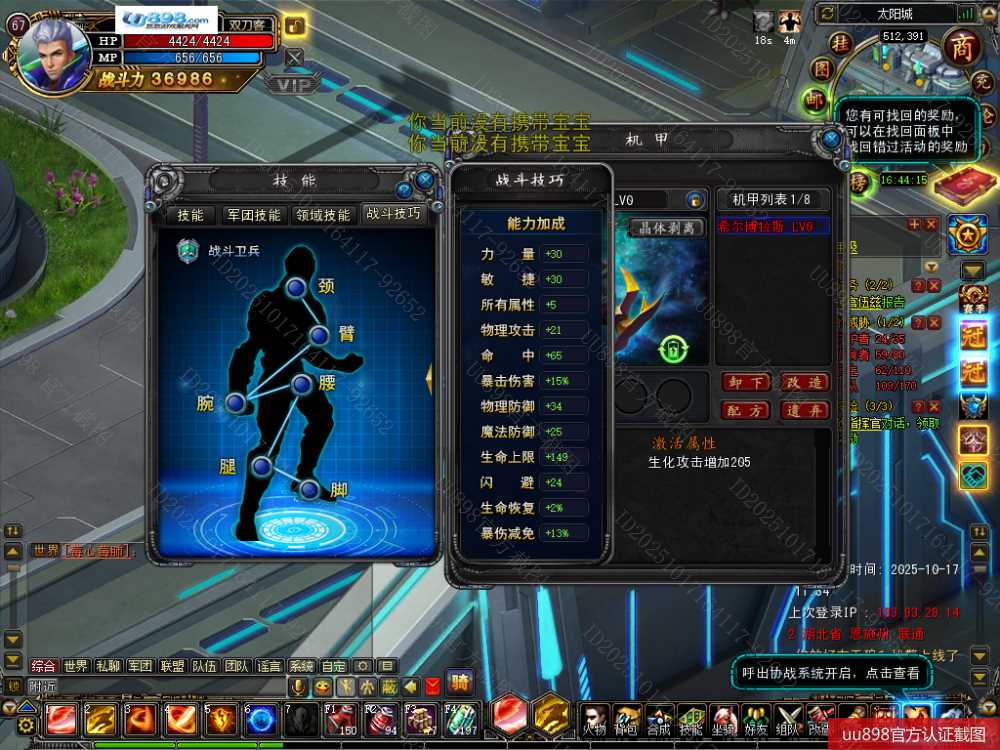This screenshot has width=1000, height=750.
Task: Select the 腰 waist node on body diagram
Action: coord(301,384)
